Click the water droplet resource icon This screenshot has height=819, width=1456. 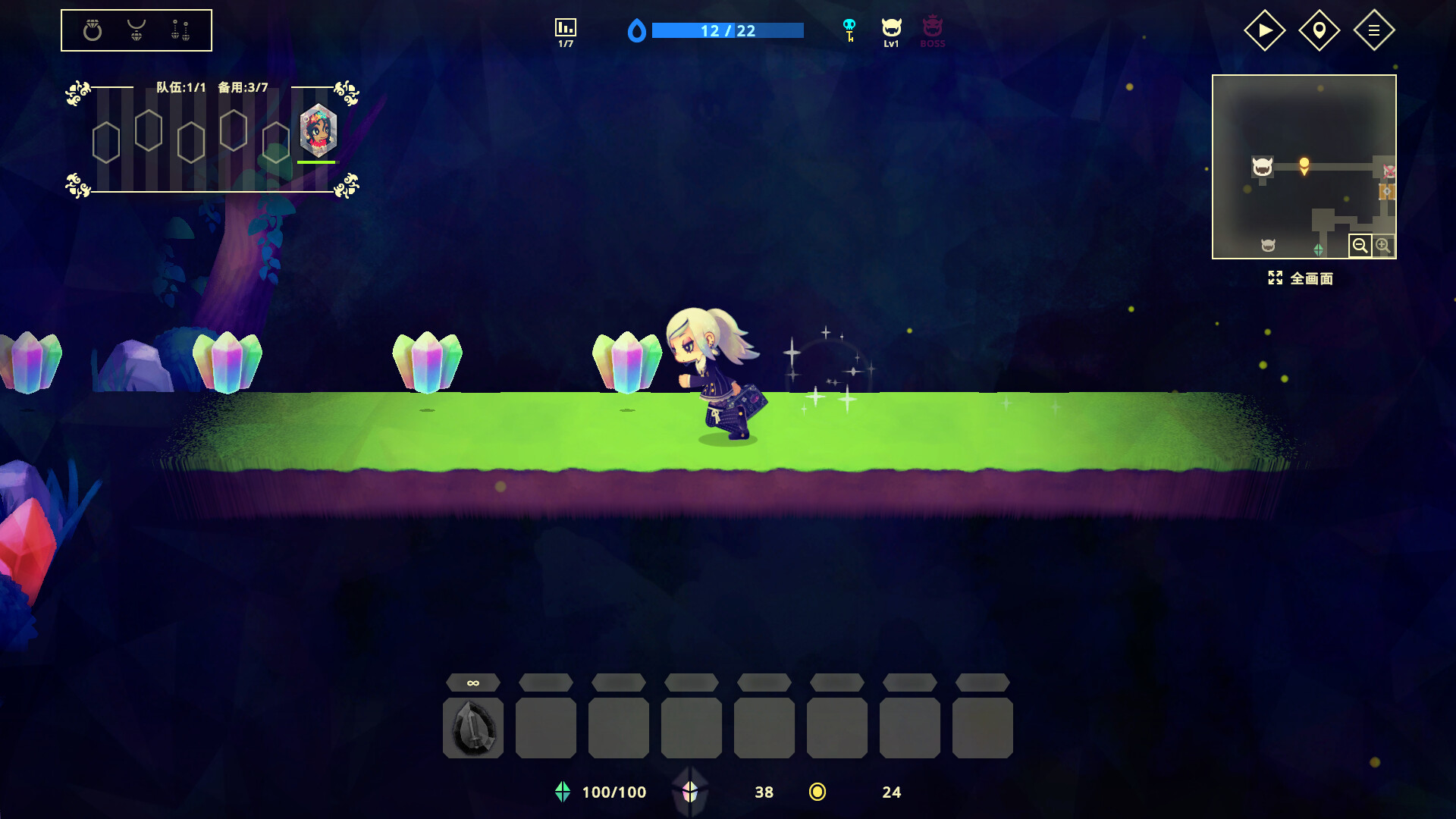coord(639,30)
